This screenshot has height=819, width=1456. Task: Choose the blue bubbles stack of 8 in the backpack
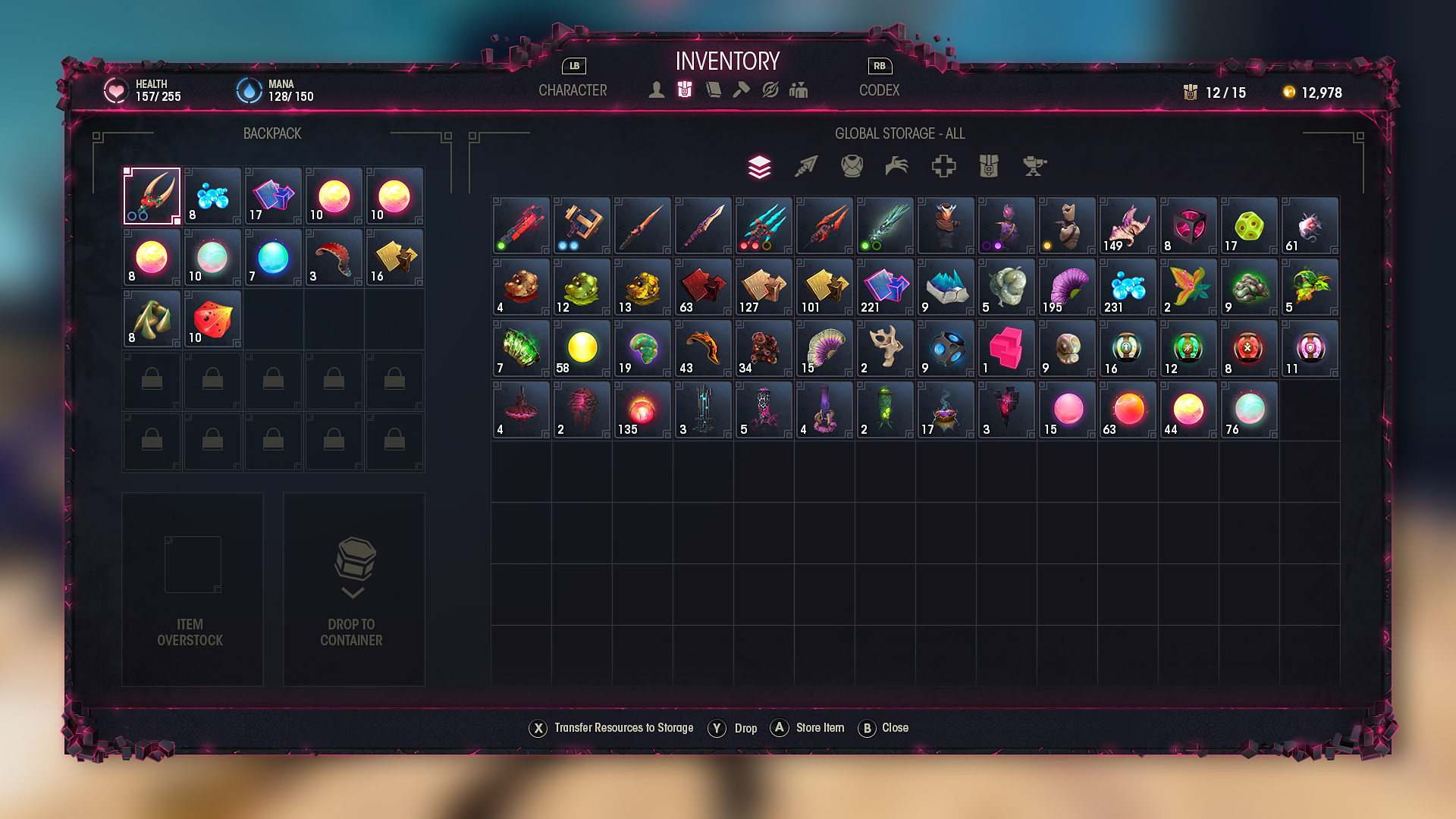(x=213, y=196)
